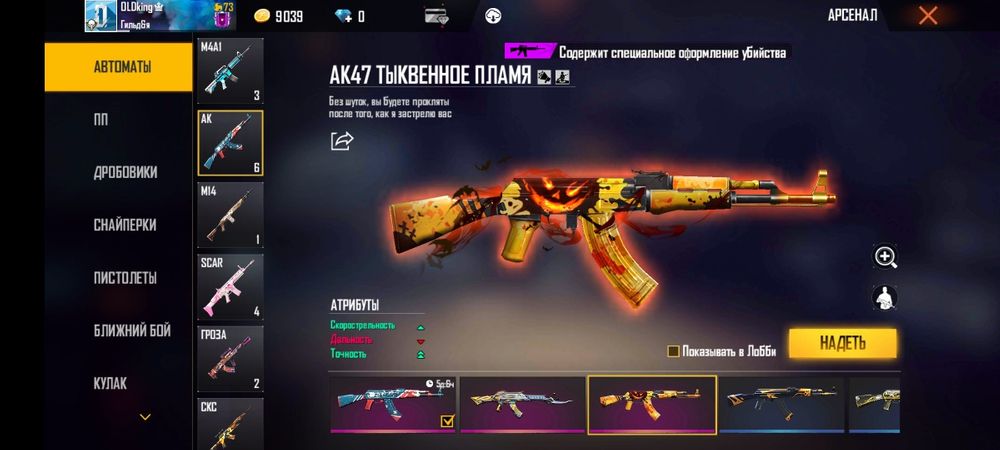Viewport: 1000px width, 450px height.
Task: Switch to the ПП weapon category
Action: (101, 120)
